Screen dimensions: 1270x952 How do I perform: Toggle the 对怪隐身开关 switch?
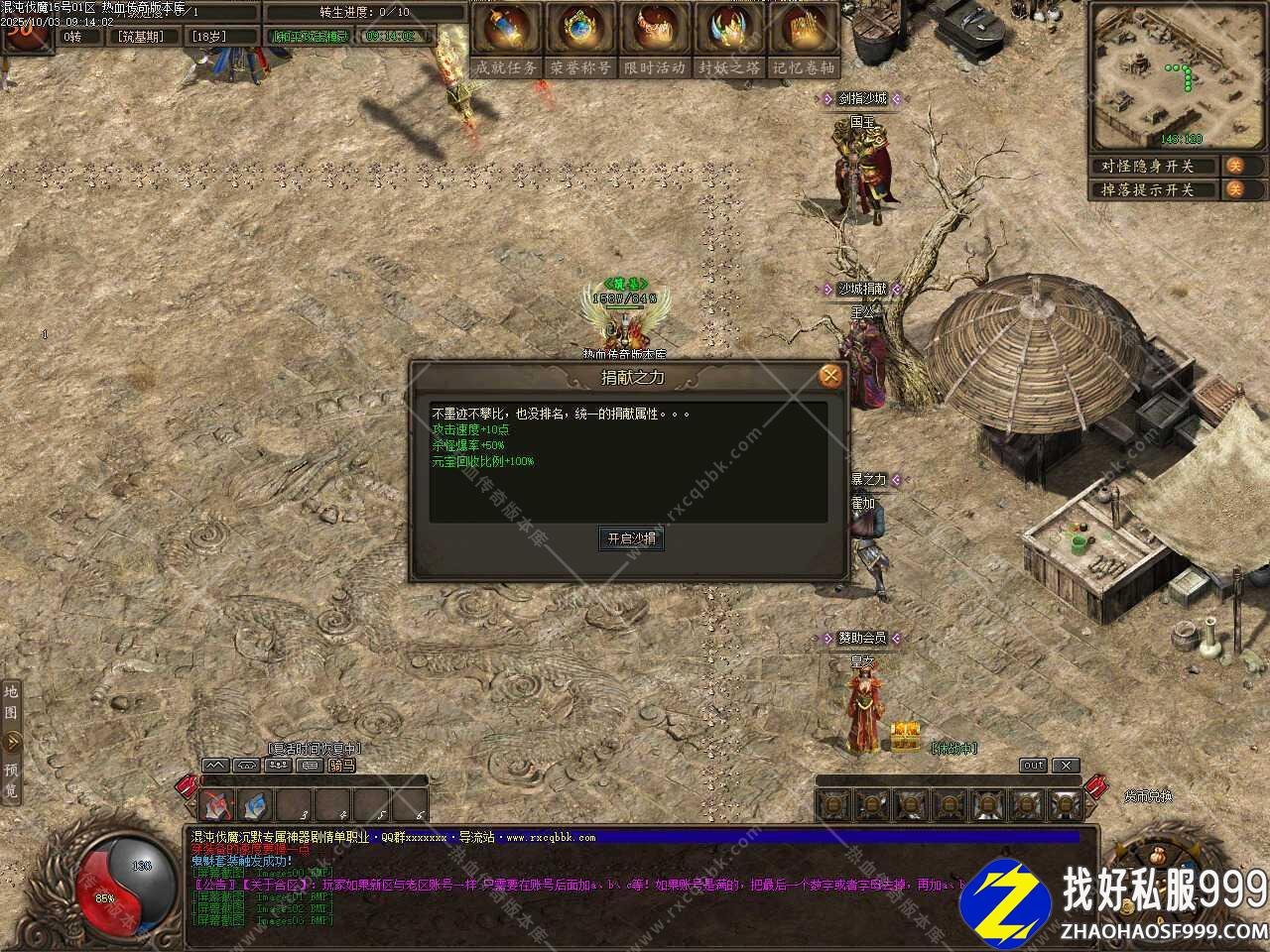click(1234, 166)
